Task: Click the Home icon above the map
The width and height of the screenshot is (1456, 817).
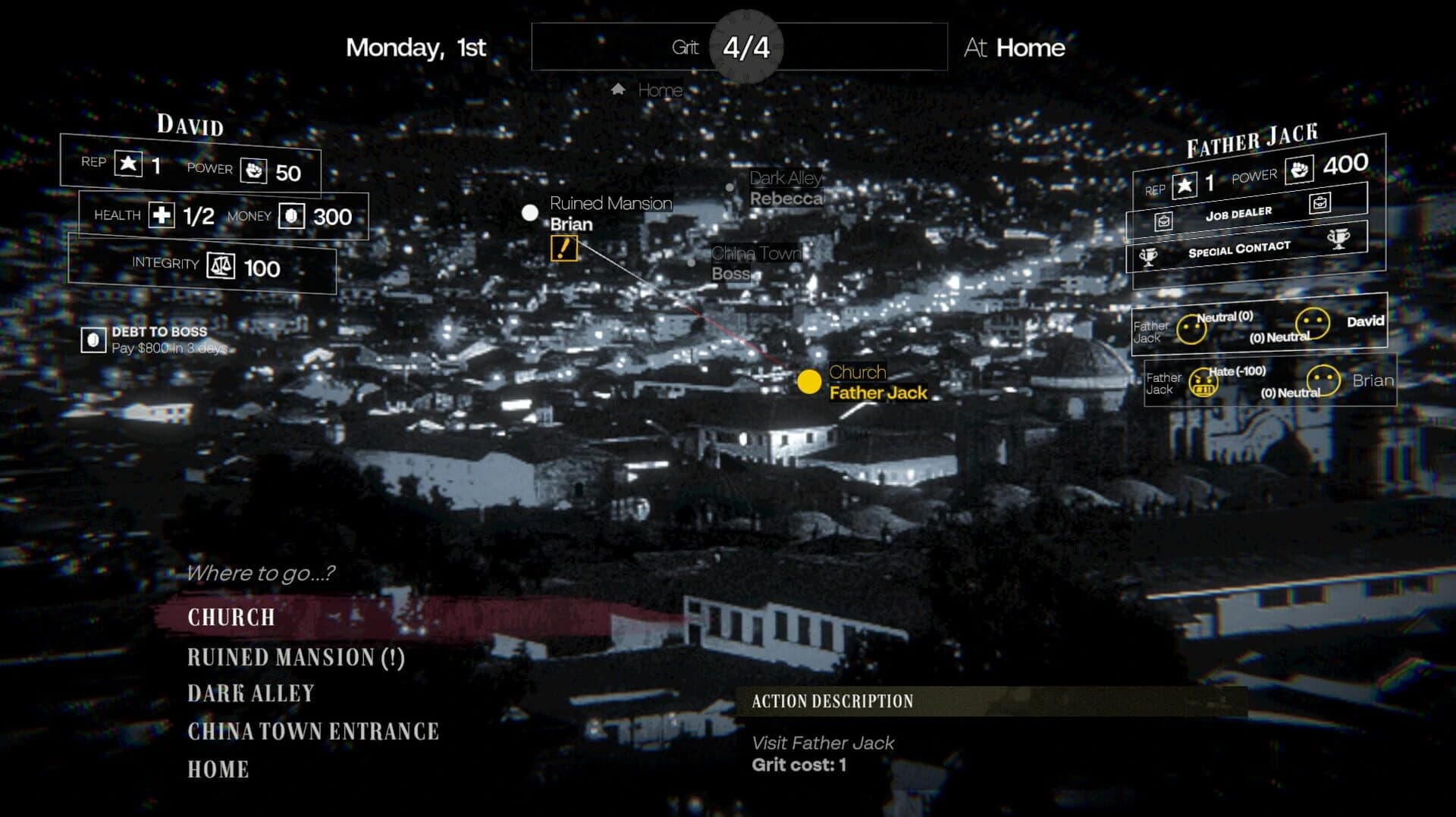Action: [x=616, y=89]
